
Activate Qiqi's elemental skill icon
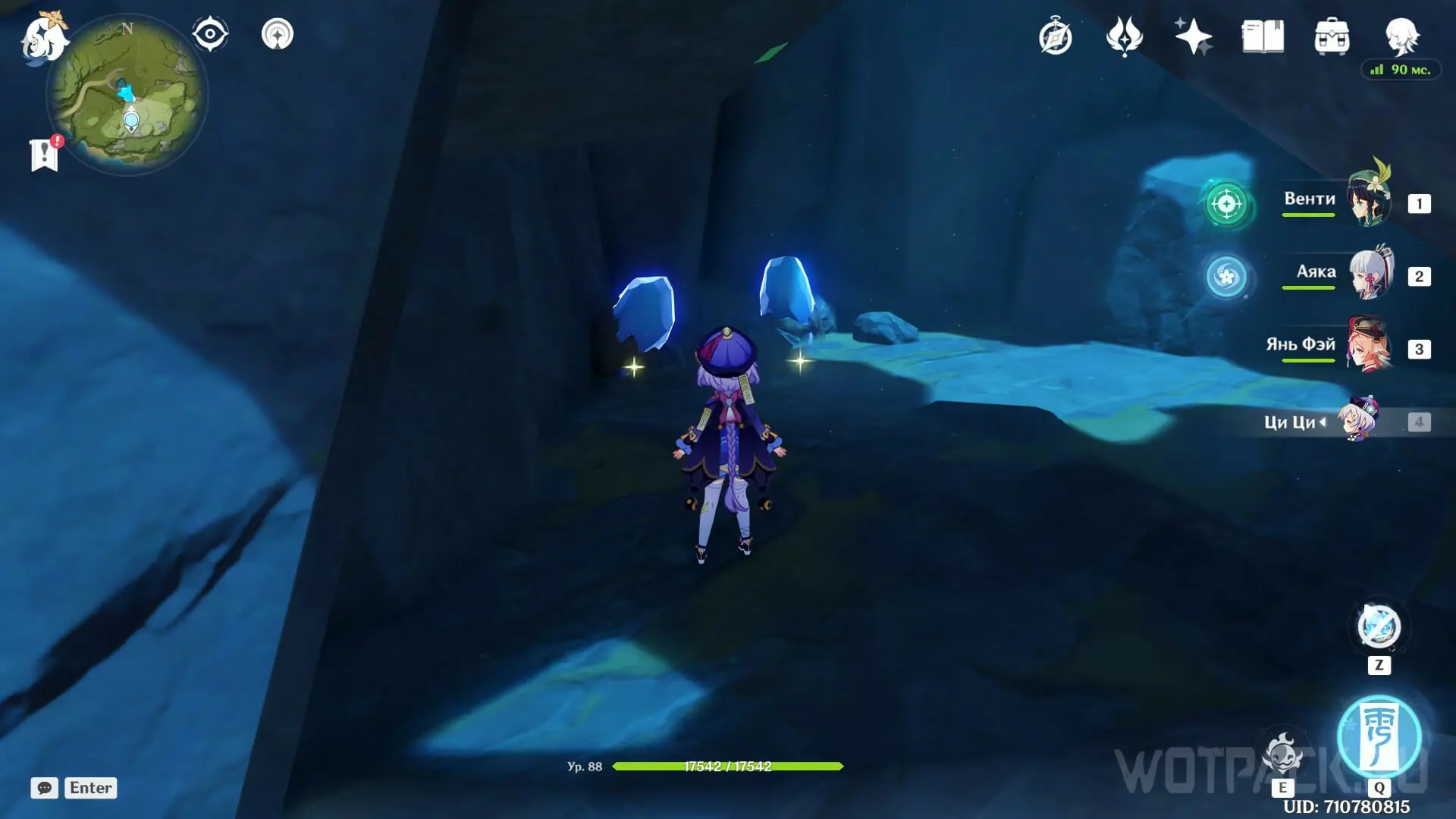point(1282,755)
